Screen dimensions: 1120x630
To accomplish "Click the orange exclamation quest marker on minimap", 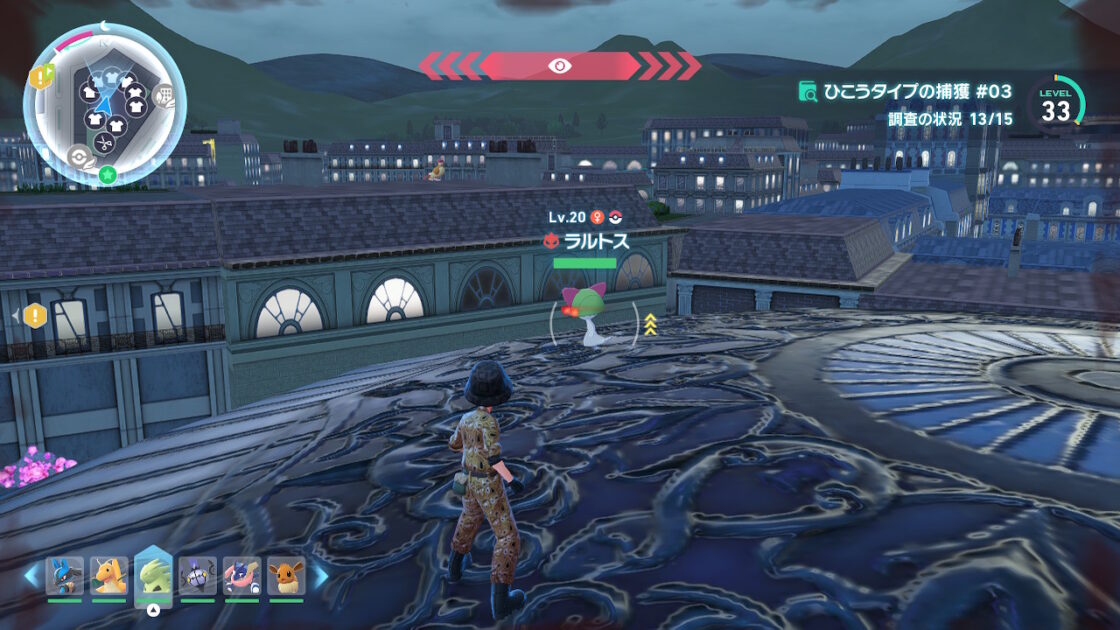I will [41, 76].
